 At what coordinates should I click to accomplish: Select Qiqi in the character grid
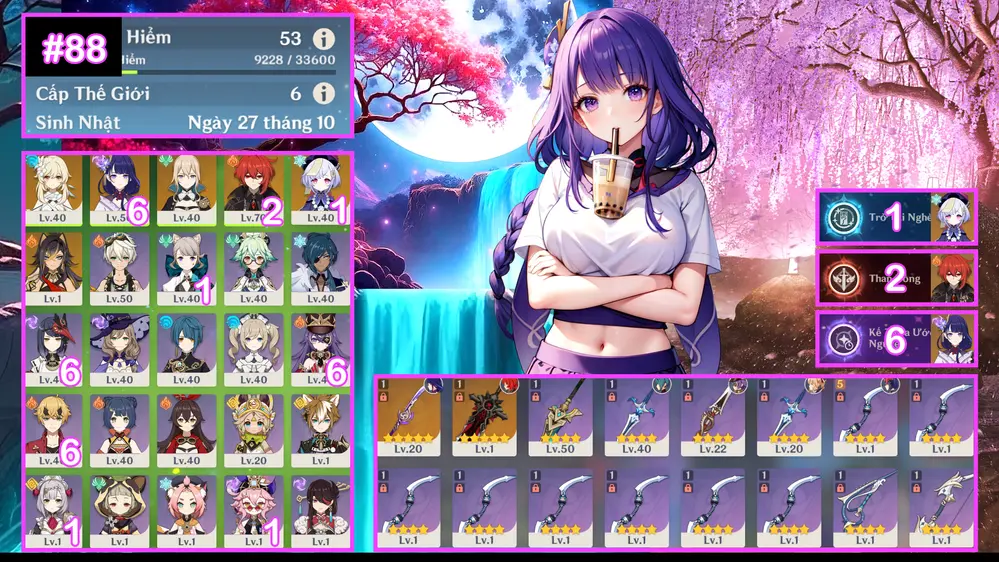[x=318, y=189]
